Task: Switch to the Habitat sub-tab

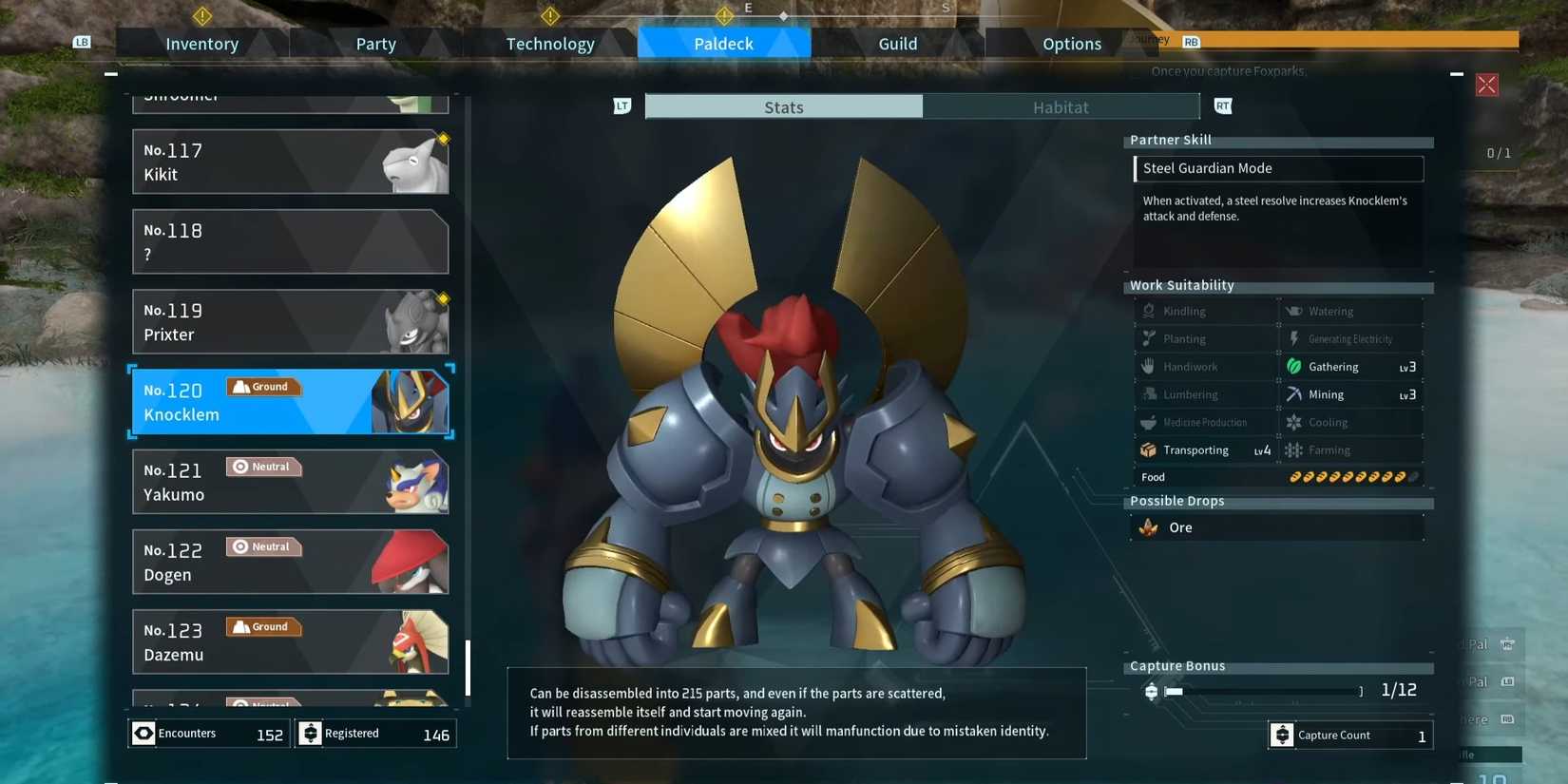Action: [1061, 107]
